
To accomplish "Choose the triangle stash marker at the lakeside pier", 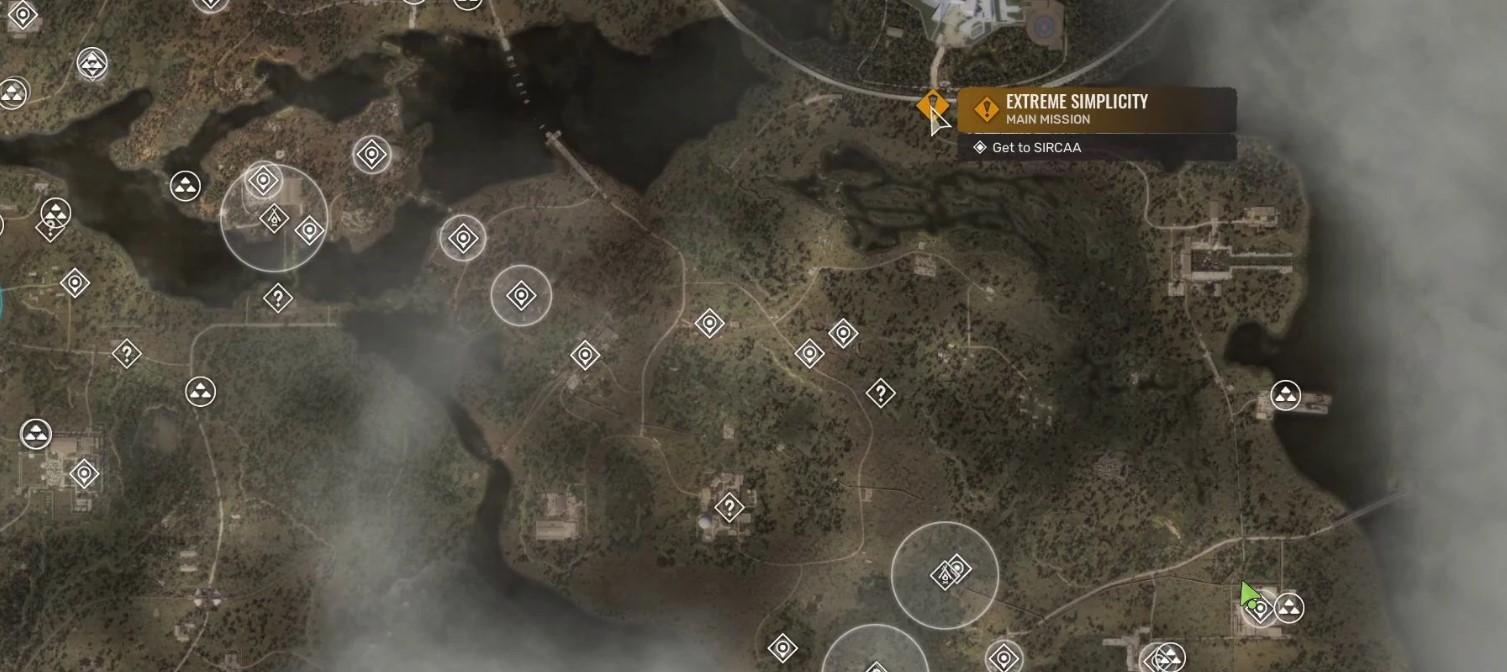I will point(1285,395).
